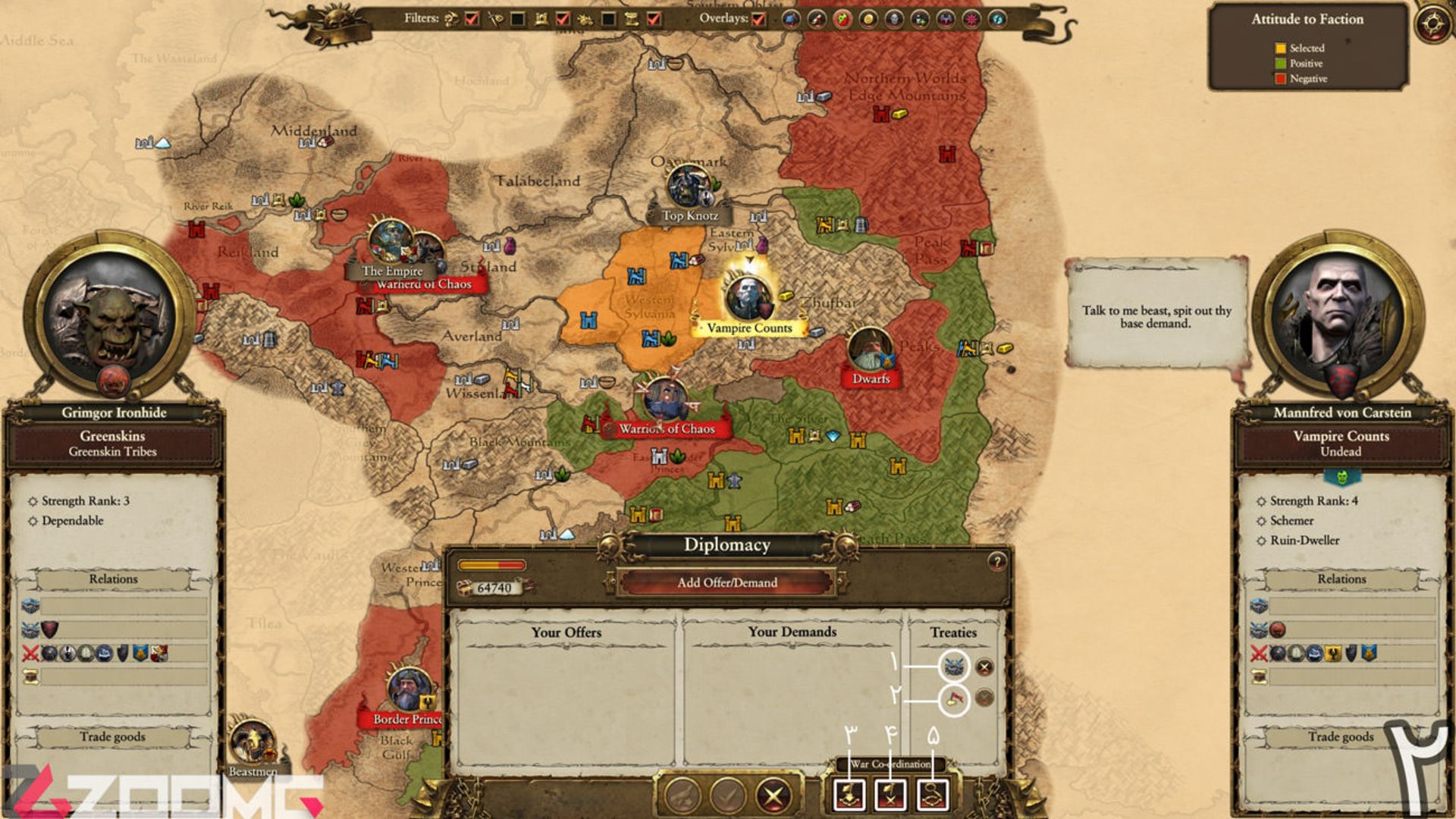Viewport: 1456px width, 819px height.
Task: Cancel diplomacy with the red X button
Action: 773,796
